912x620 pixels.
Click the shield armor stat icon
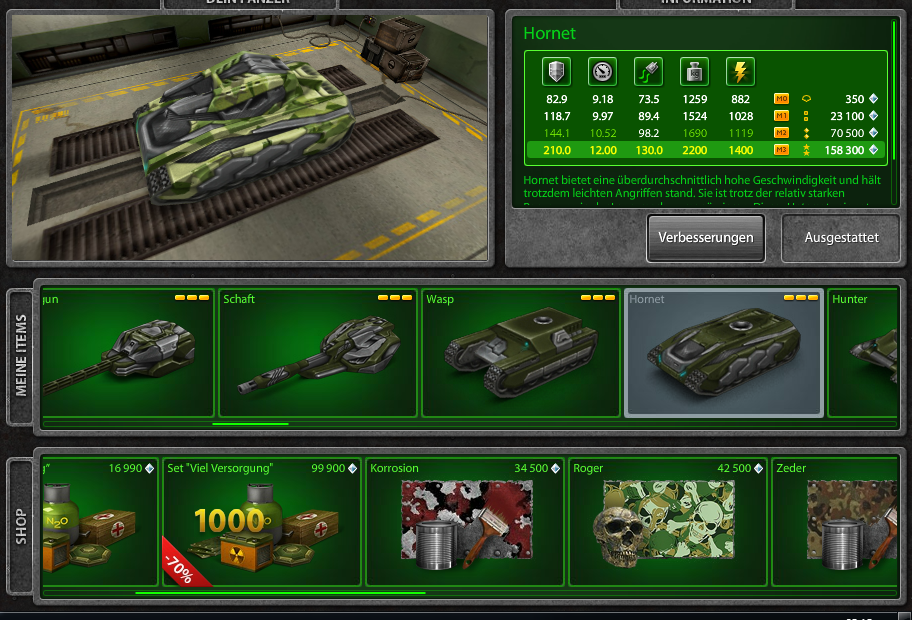[556, 72]
